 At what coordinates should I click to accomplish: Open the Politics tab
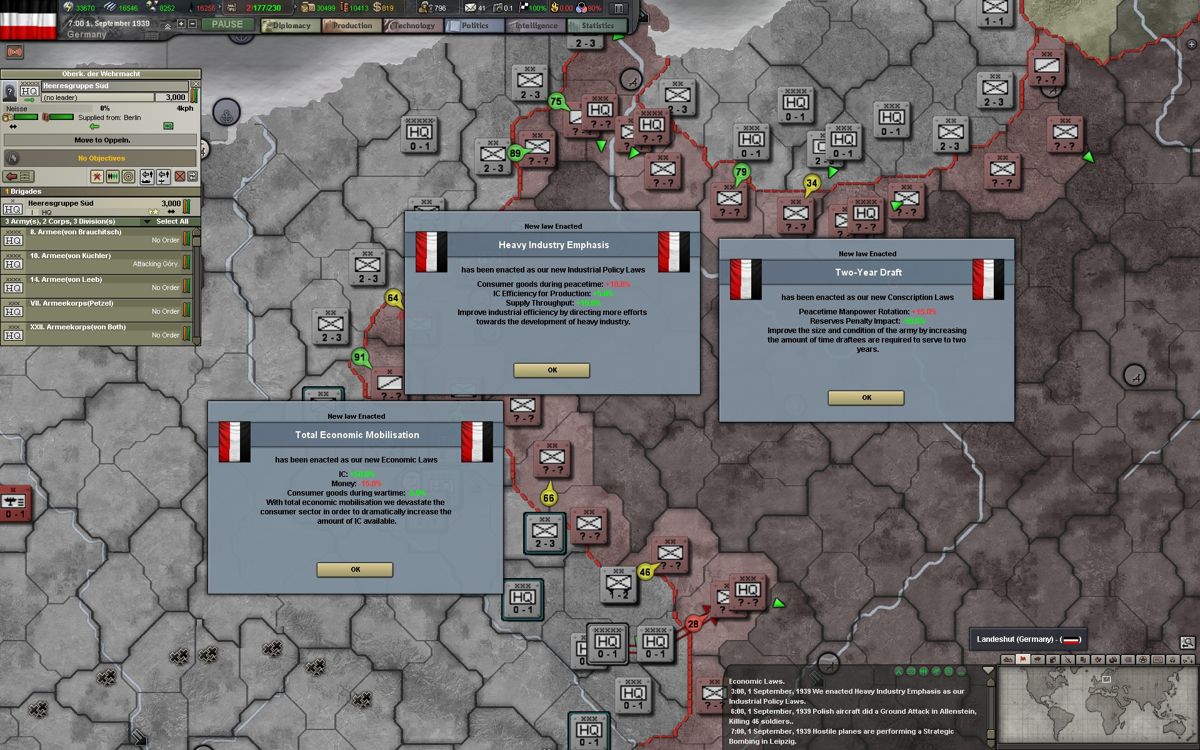(x=473, y=25)
